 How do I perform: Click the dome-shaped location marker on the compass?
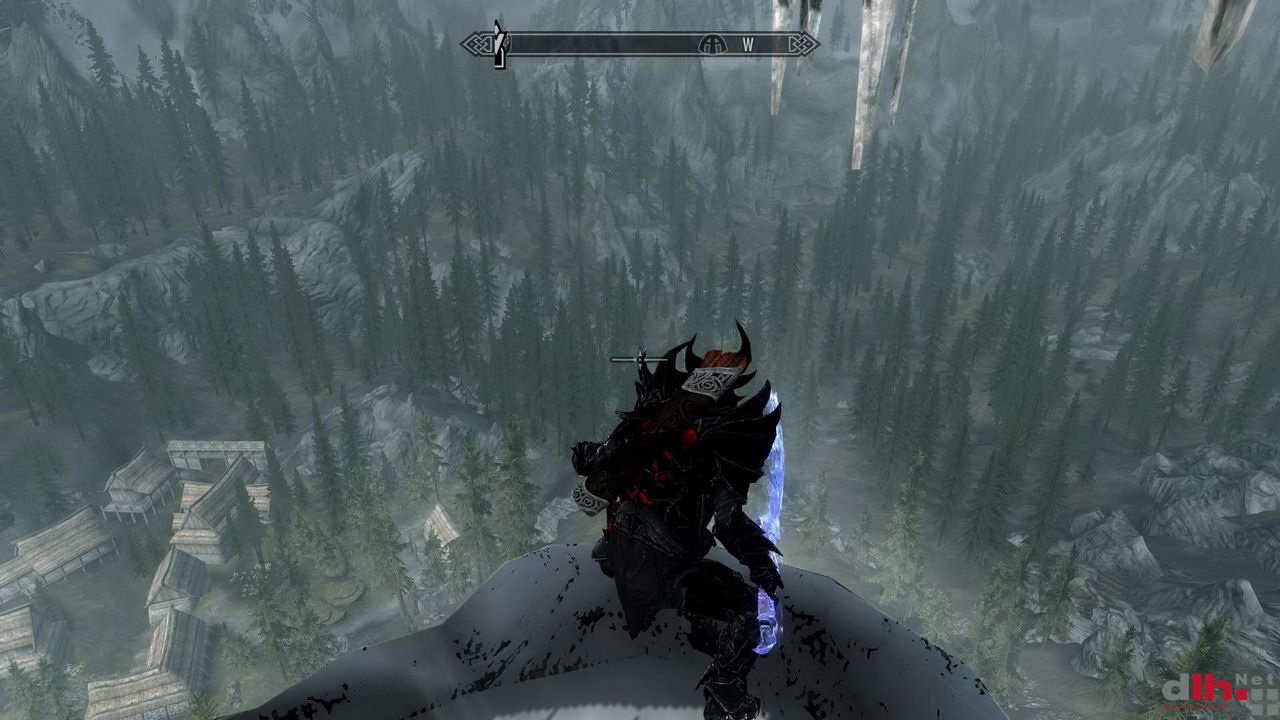point(712,44)
